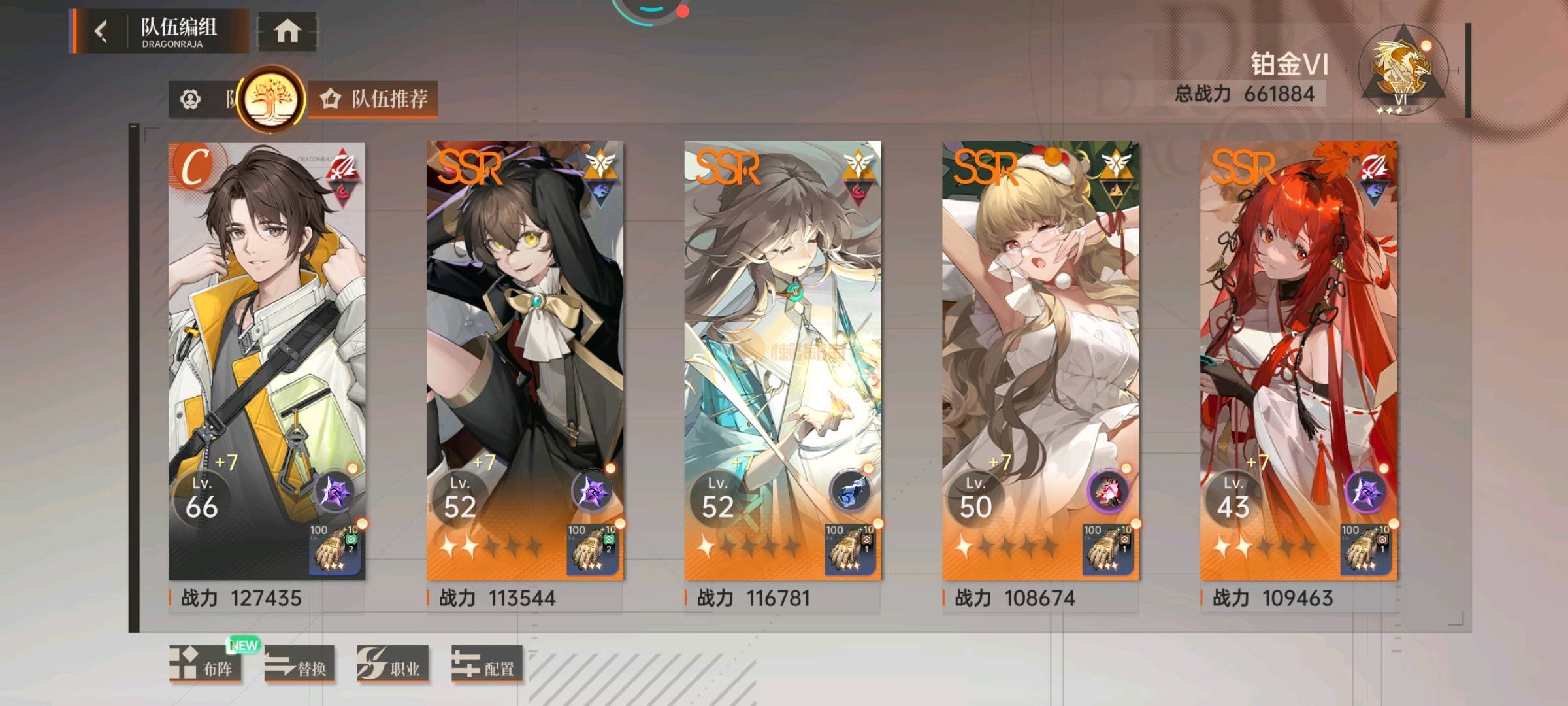Open the 配置 configuration menu
Viewport: 1568px width, 706px height.
pos(487,665)
